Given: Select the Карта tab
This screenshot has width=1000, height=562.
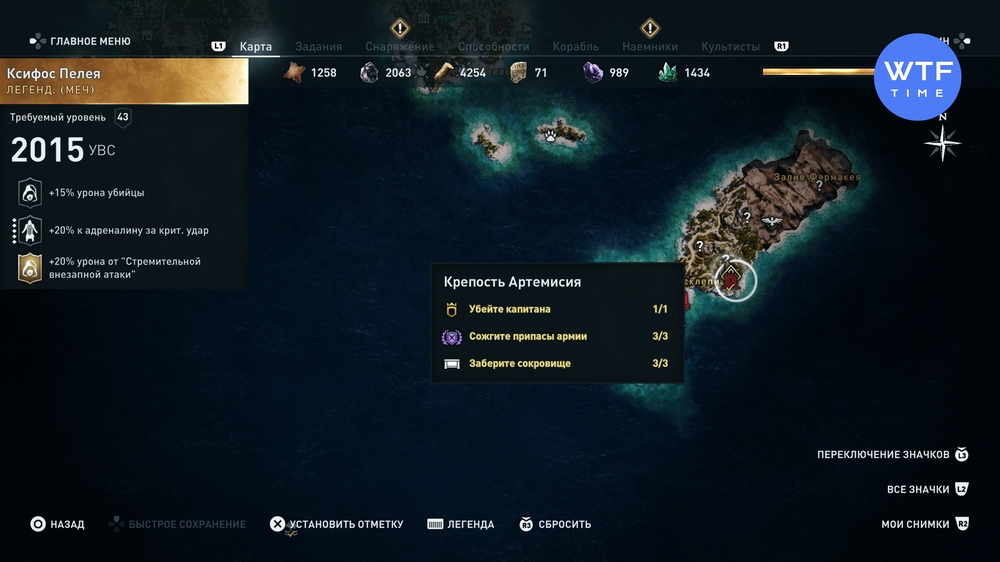Looking at the screenshot, I should (x=256, y=47).
